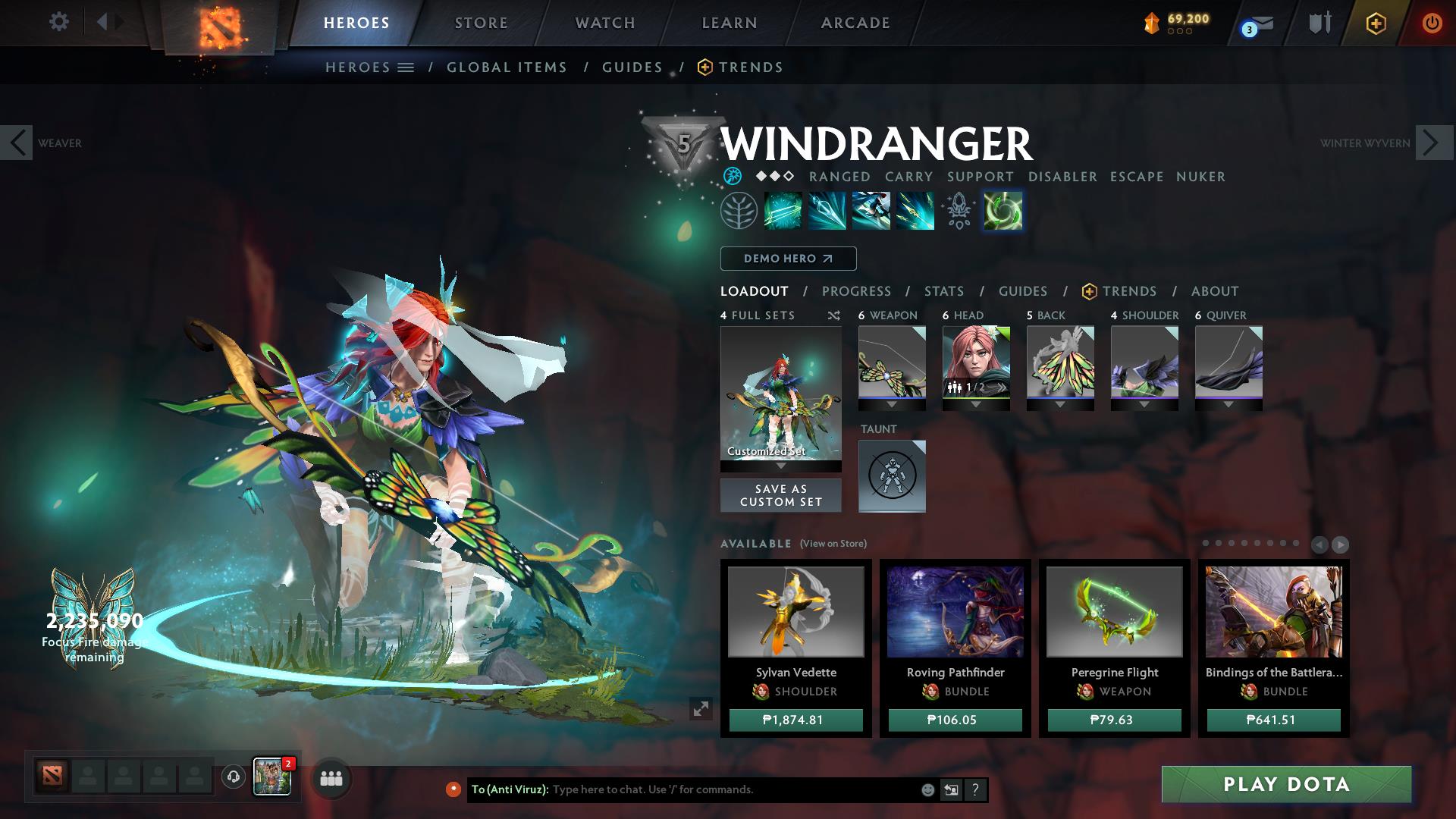Save loadout as custom set

[x=780, y=495]
